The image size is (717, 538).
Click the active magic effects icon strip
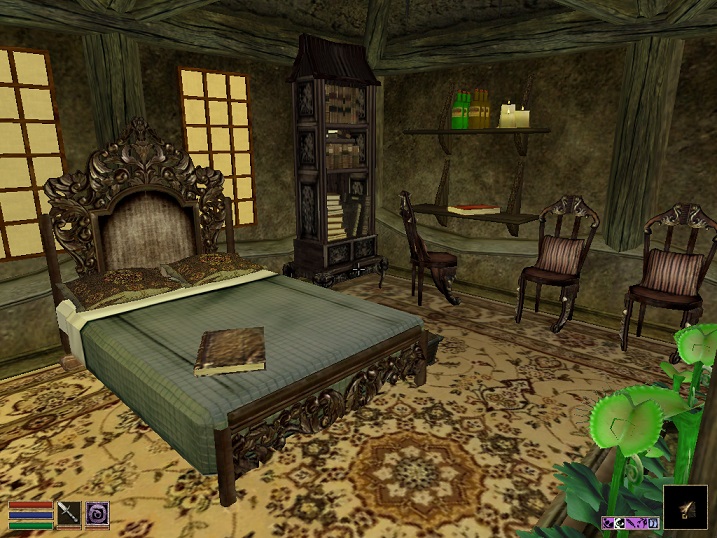pos(629,522)
